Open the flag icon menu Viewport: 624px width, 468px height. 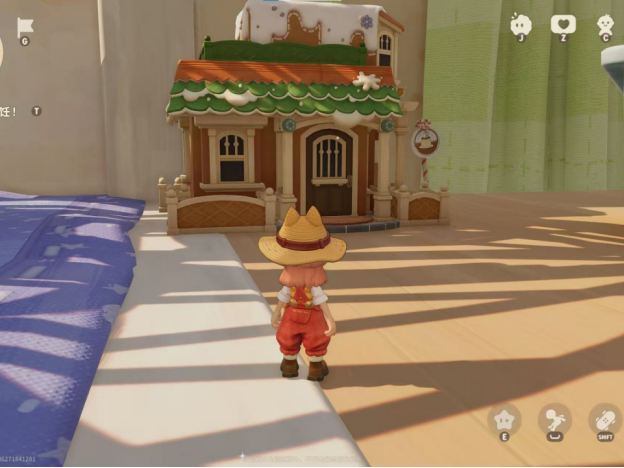(x=25, y=26)
